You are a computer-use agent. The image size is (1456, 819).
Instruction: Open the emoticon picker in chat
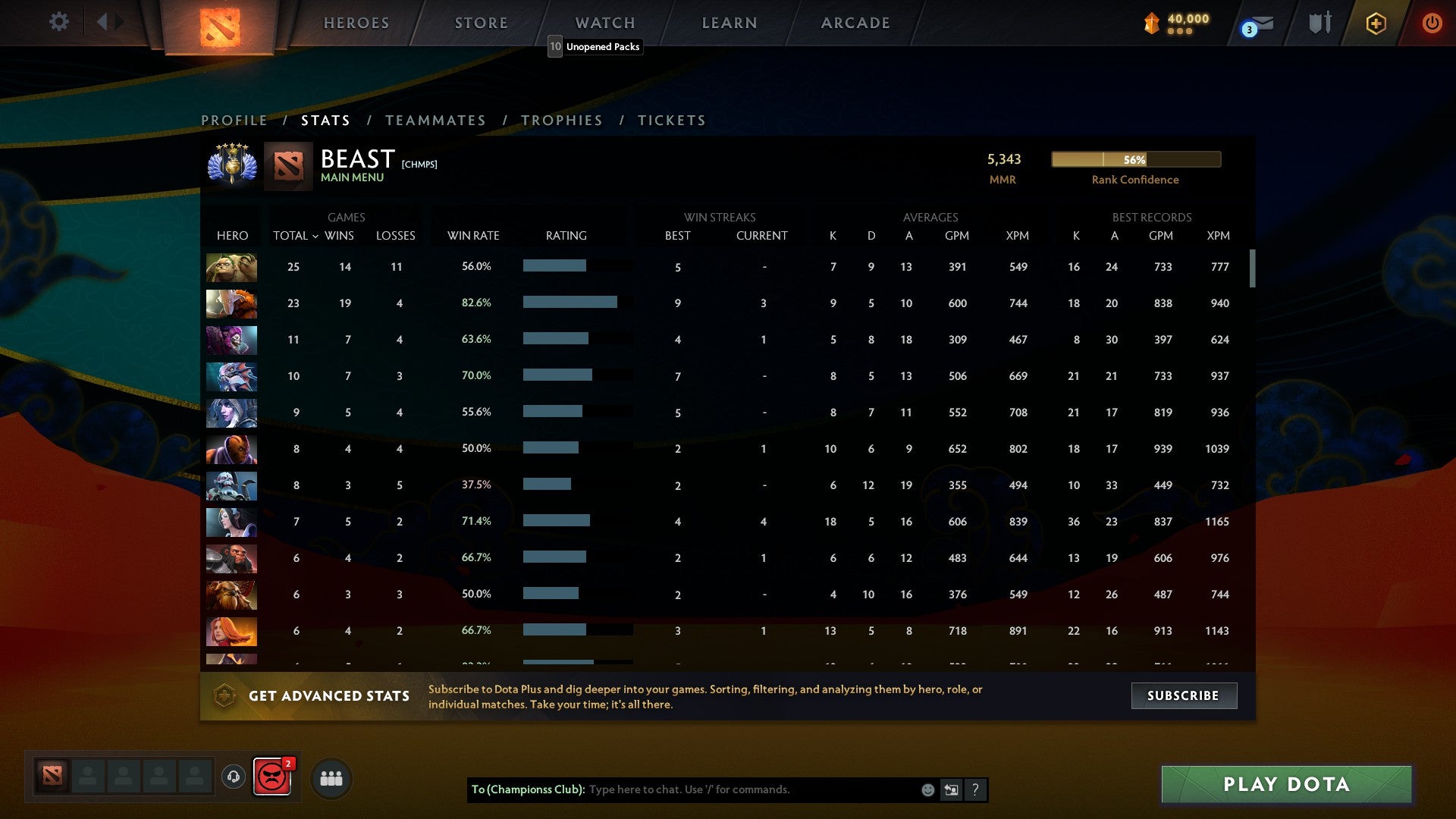click(x=927, y=789)
